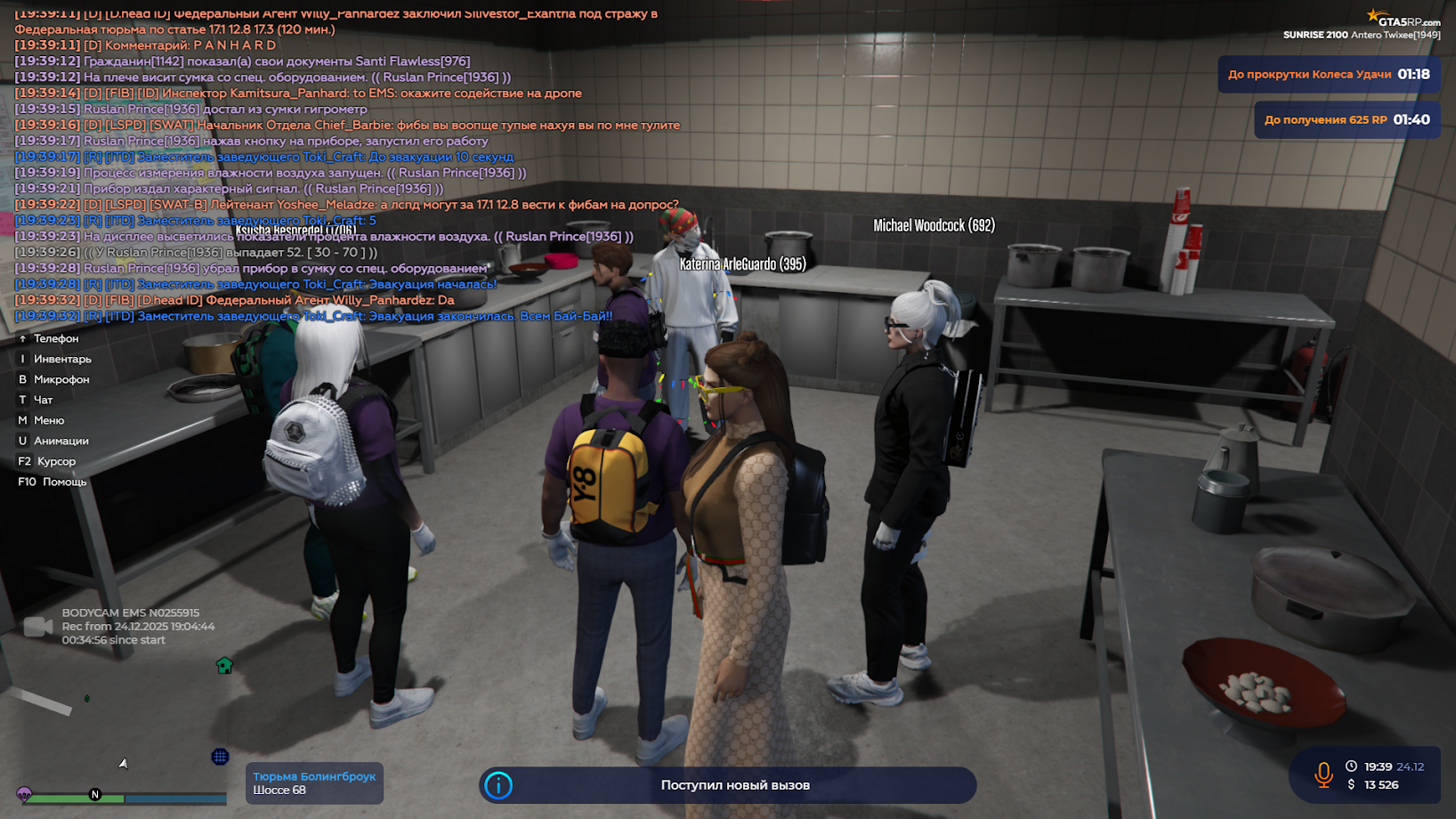Open the Телефон keybind entry

click(x=48, y=338)
